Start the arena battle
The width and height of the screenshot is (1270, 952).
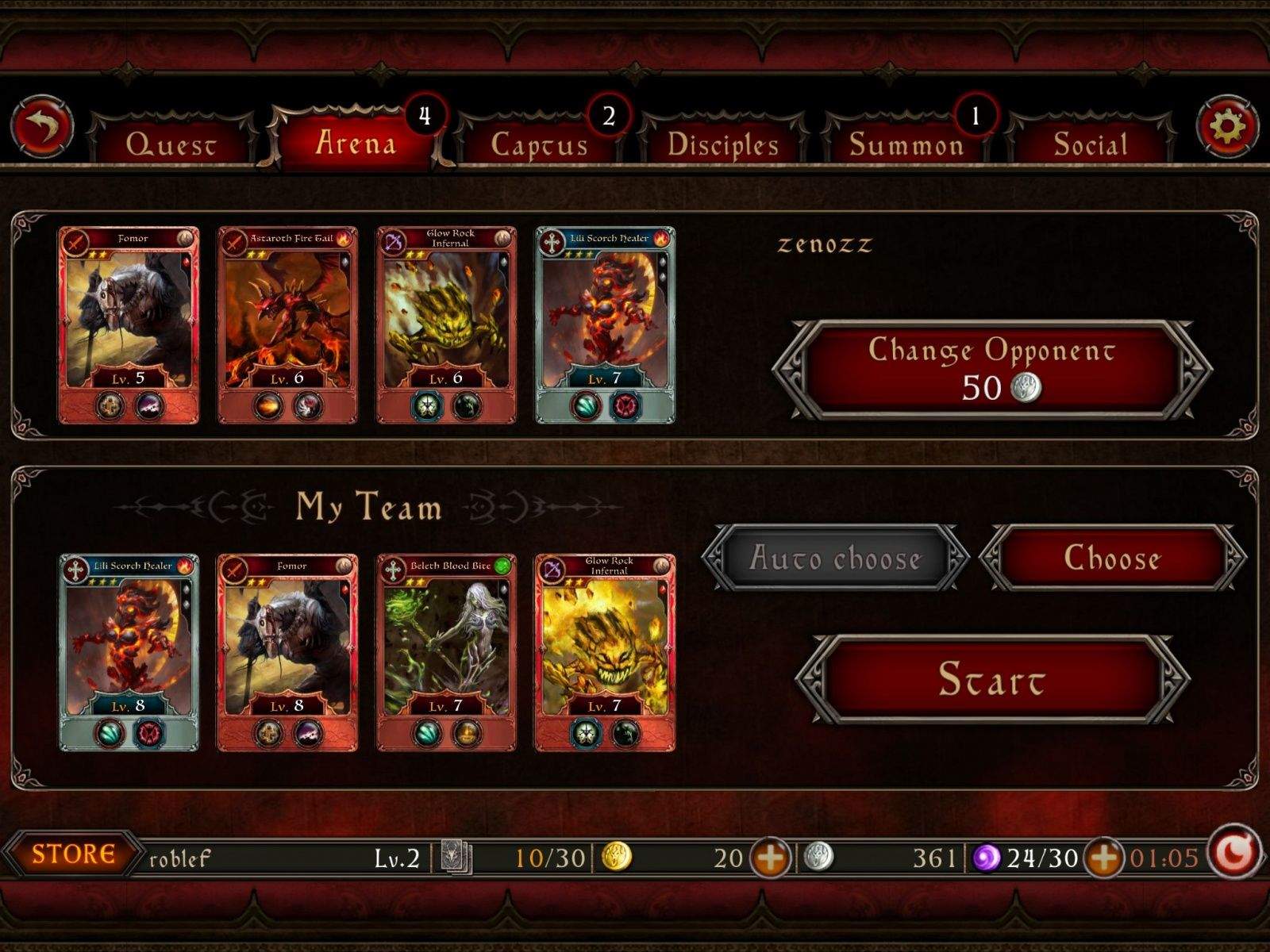[991, 679]
